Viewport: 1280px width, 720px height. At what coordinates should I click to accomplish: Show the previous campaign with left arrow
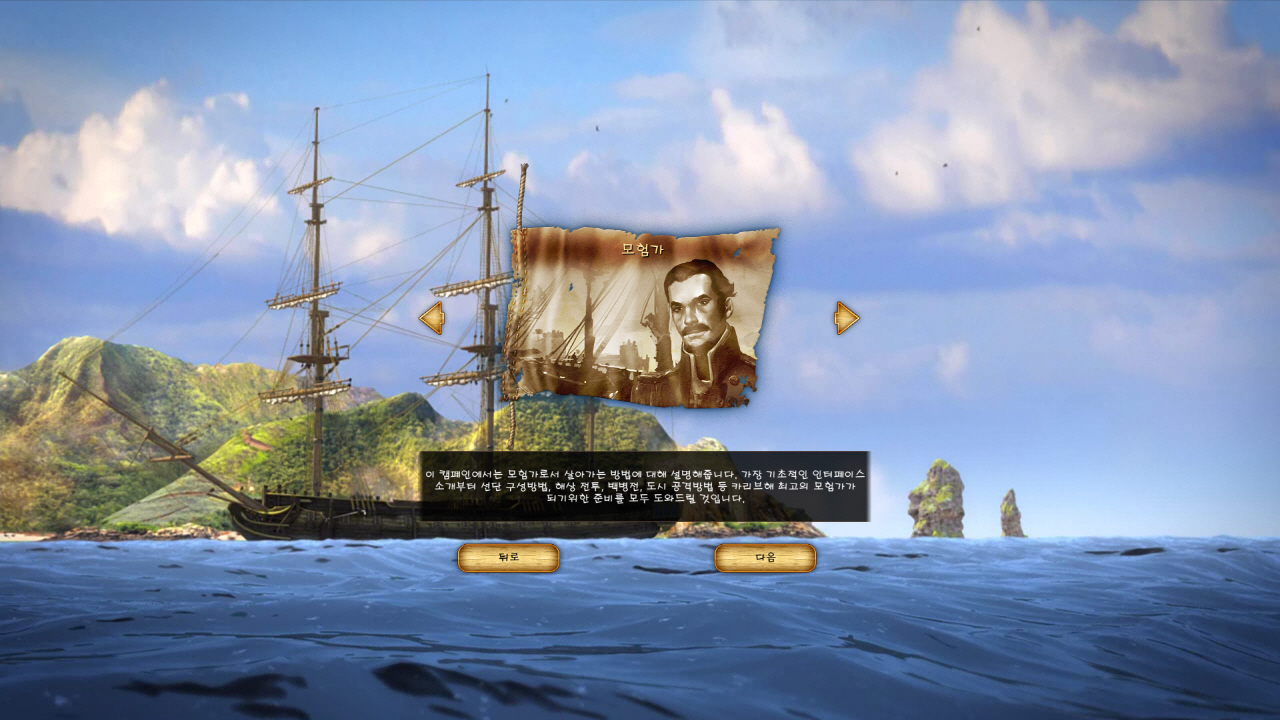point(432,318)
